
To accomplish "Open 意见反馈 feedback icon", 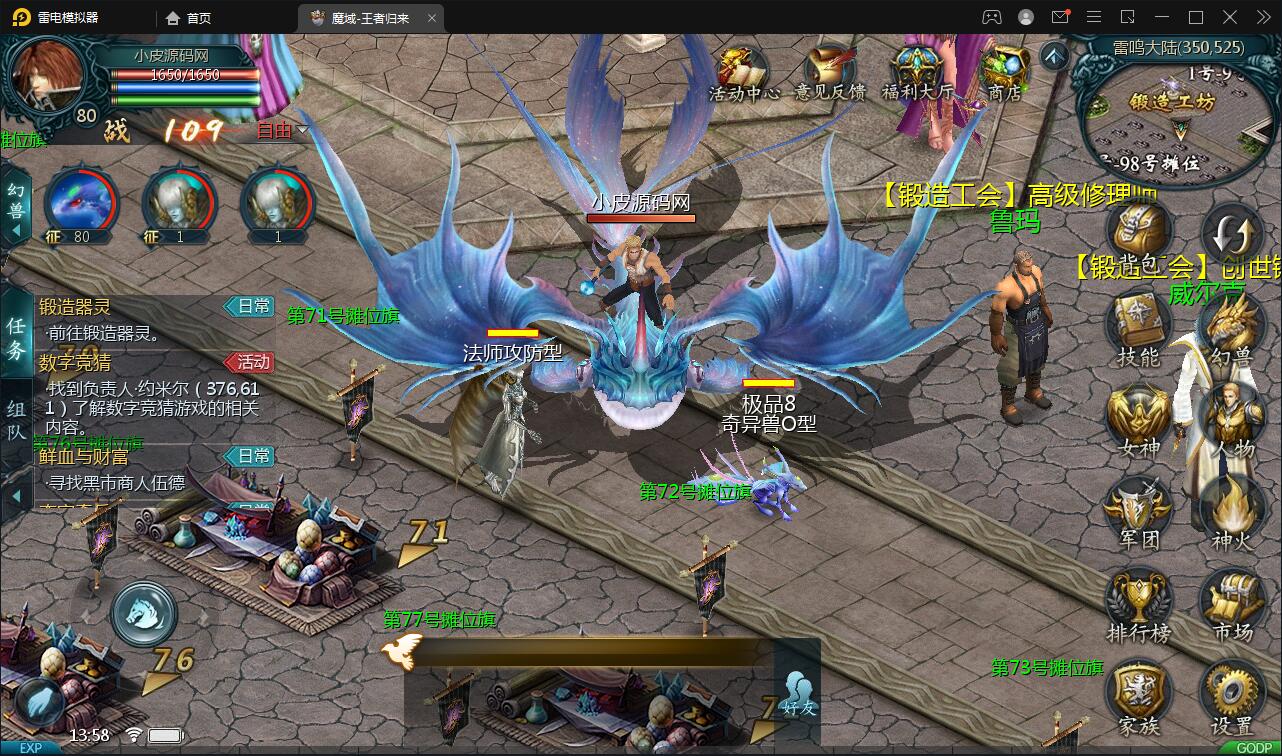I will tap(829, 70).
